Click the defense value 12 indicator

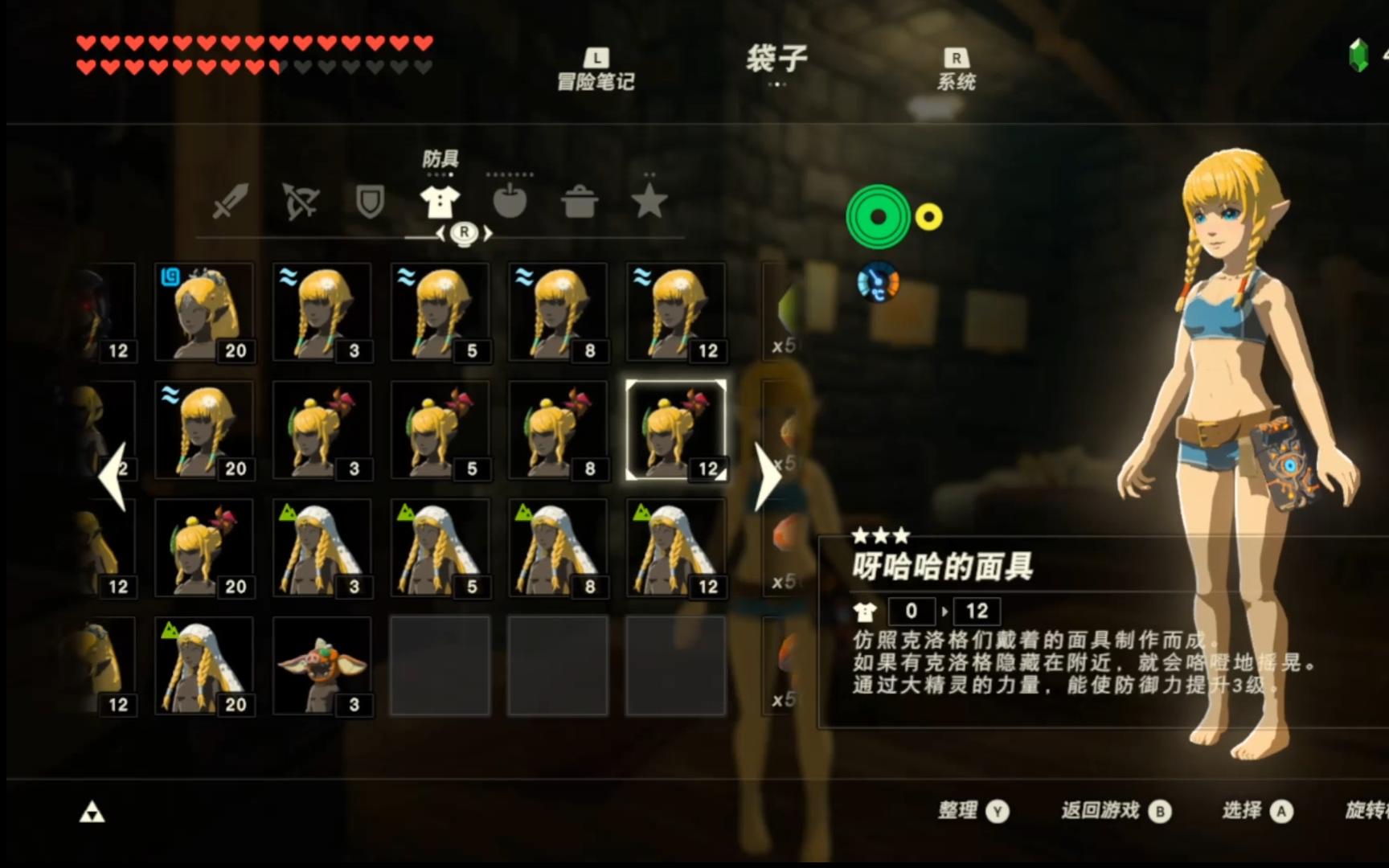pyautogui.click(x=977, y=611)
